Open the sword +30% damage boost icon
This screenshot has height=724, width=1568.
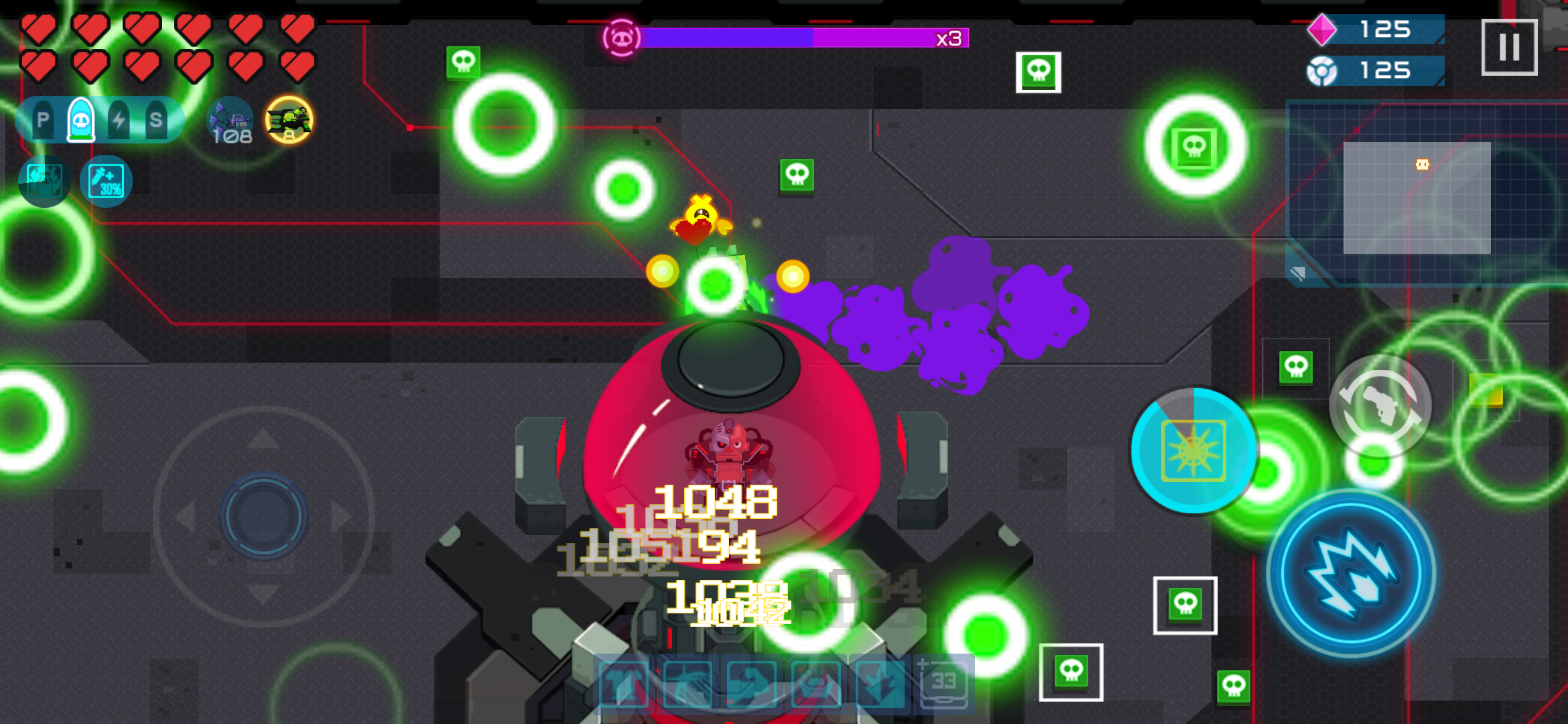[x=107, y=181]
